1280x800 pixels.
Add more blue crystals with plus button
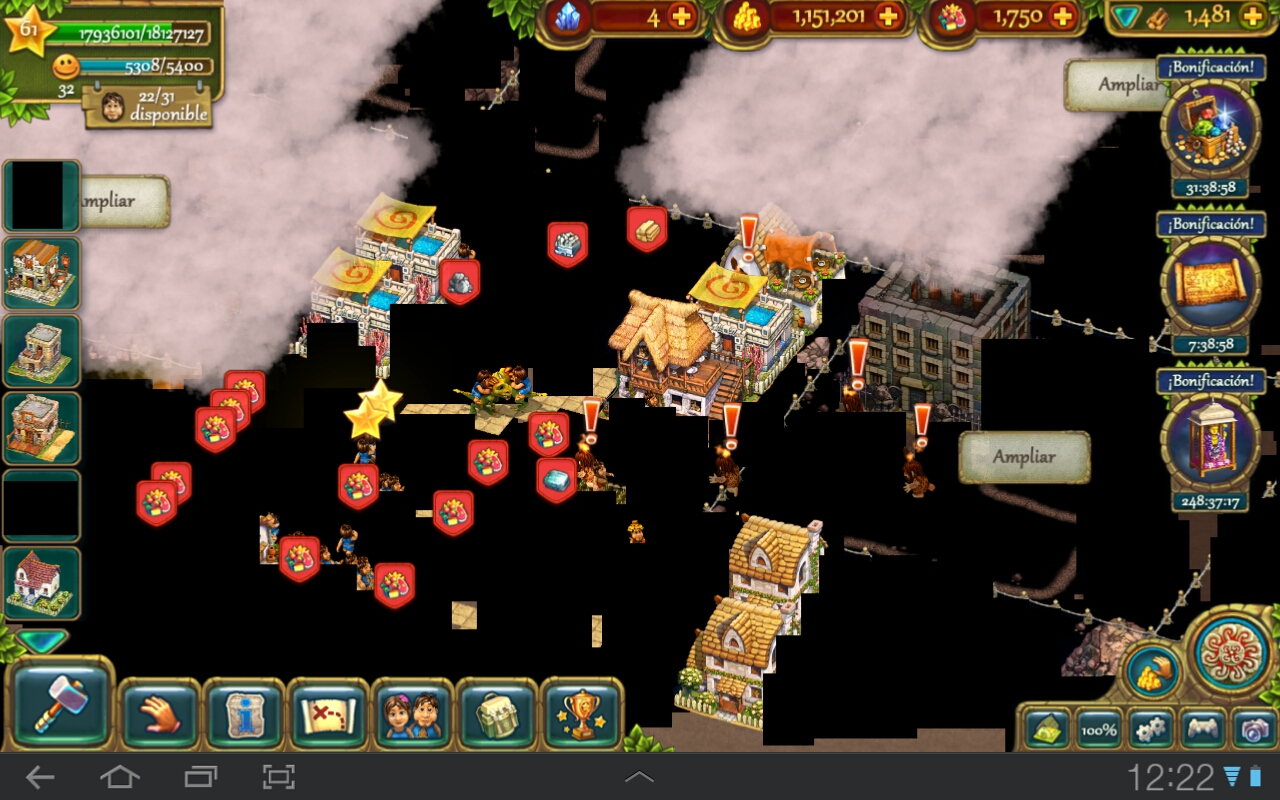pos(682,17)
